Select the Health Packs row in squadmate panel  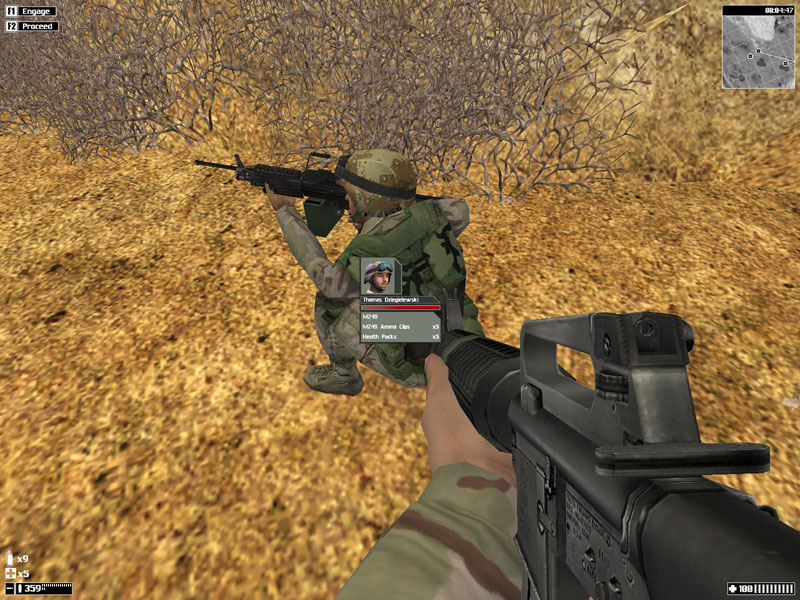pyautogui.click(x=400, y=337)
